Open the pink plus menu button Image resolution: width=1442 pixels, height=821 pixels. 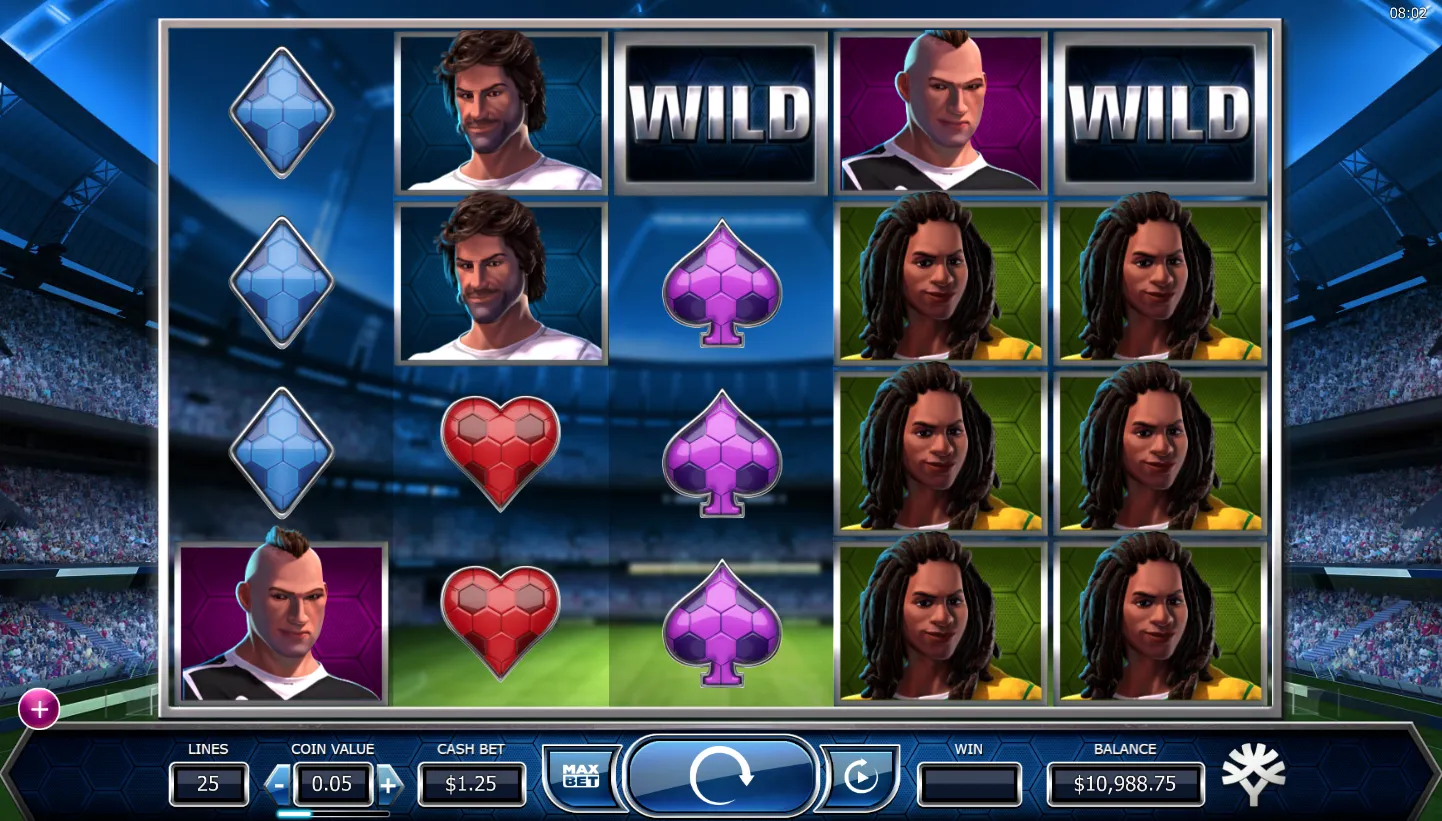[39, 709]
